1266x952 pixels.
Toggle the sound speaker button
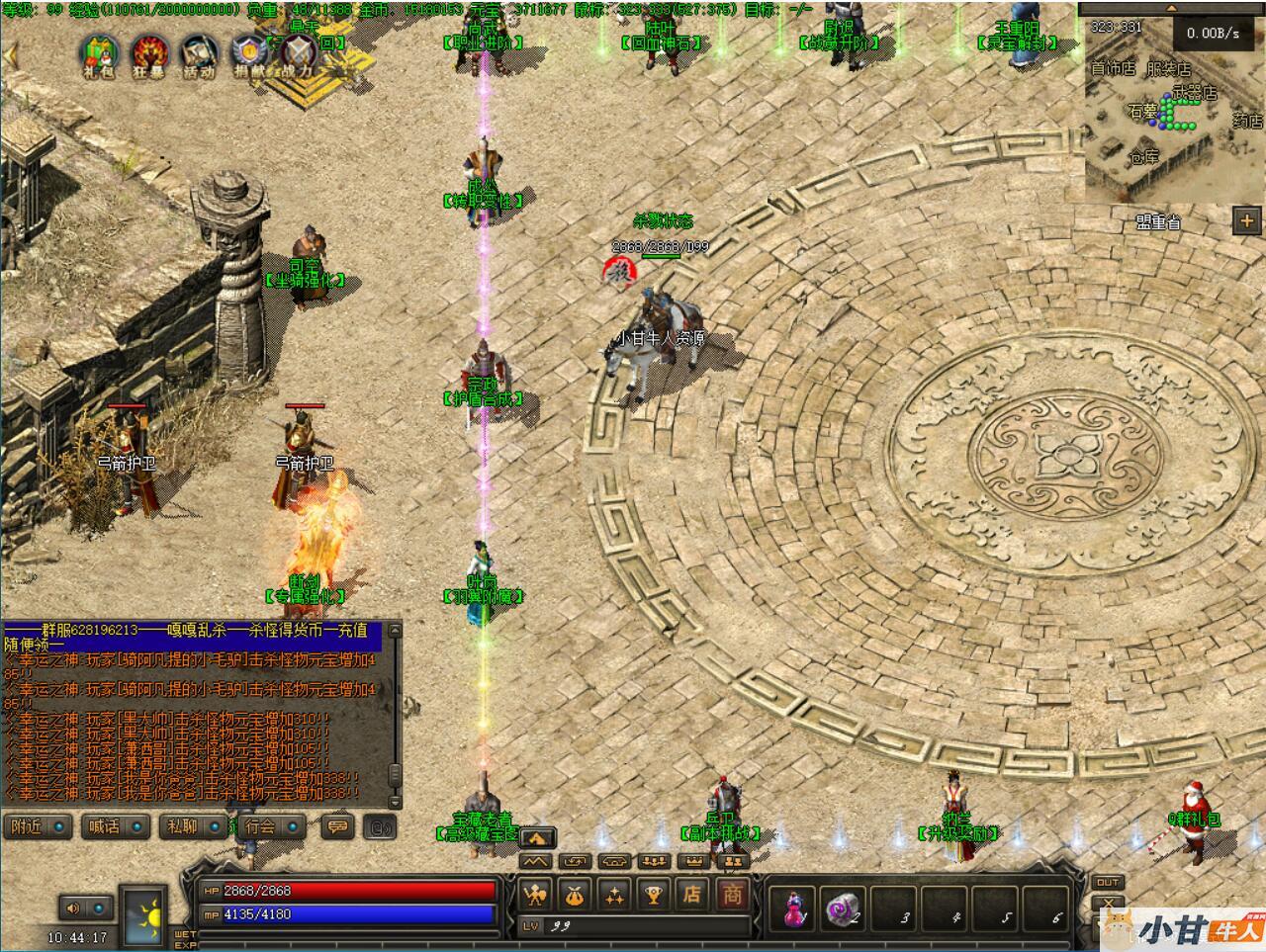(72, 908)
